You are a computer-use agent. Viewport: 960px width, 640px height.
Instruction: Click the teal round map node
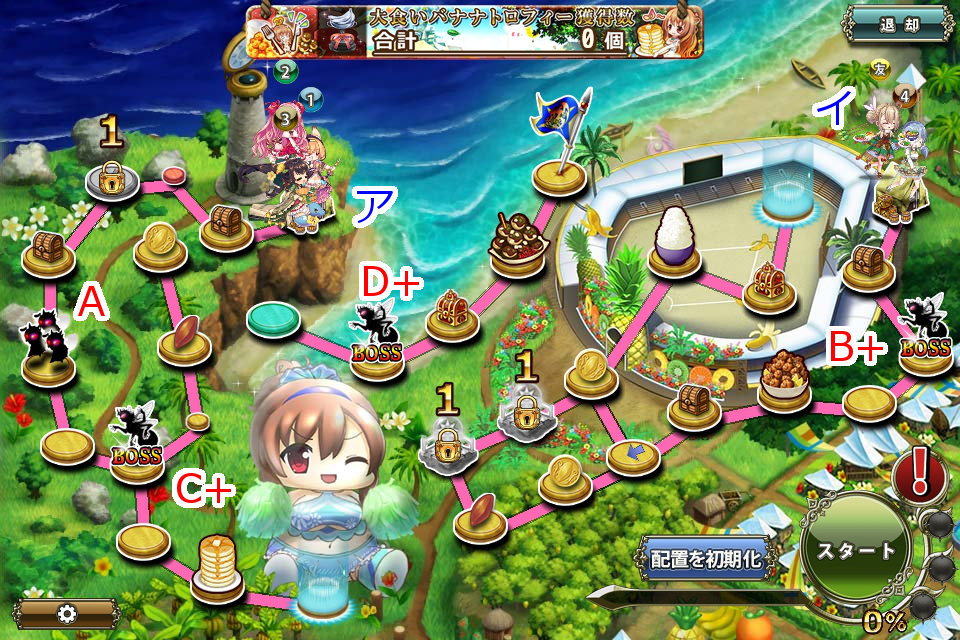click(x=274, y=320)
